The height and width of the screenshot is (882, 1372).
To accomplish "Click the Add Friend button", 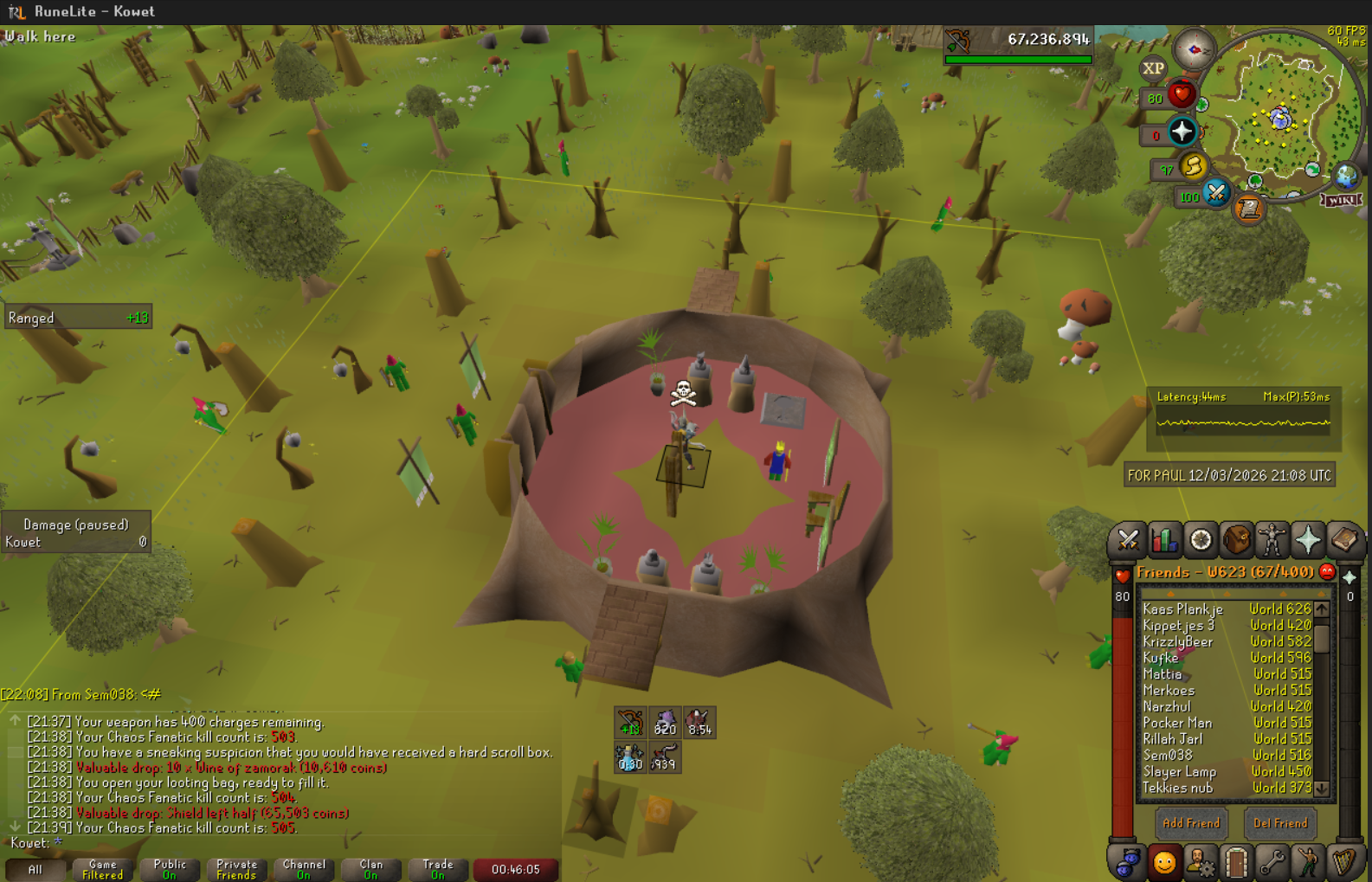I will pyautogui.click(x=1191, y=823).
